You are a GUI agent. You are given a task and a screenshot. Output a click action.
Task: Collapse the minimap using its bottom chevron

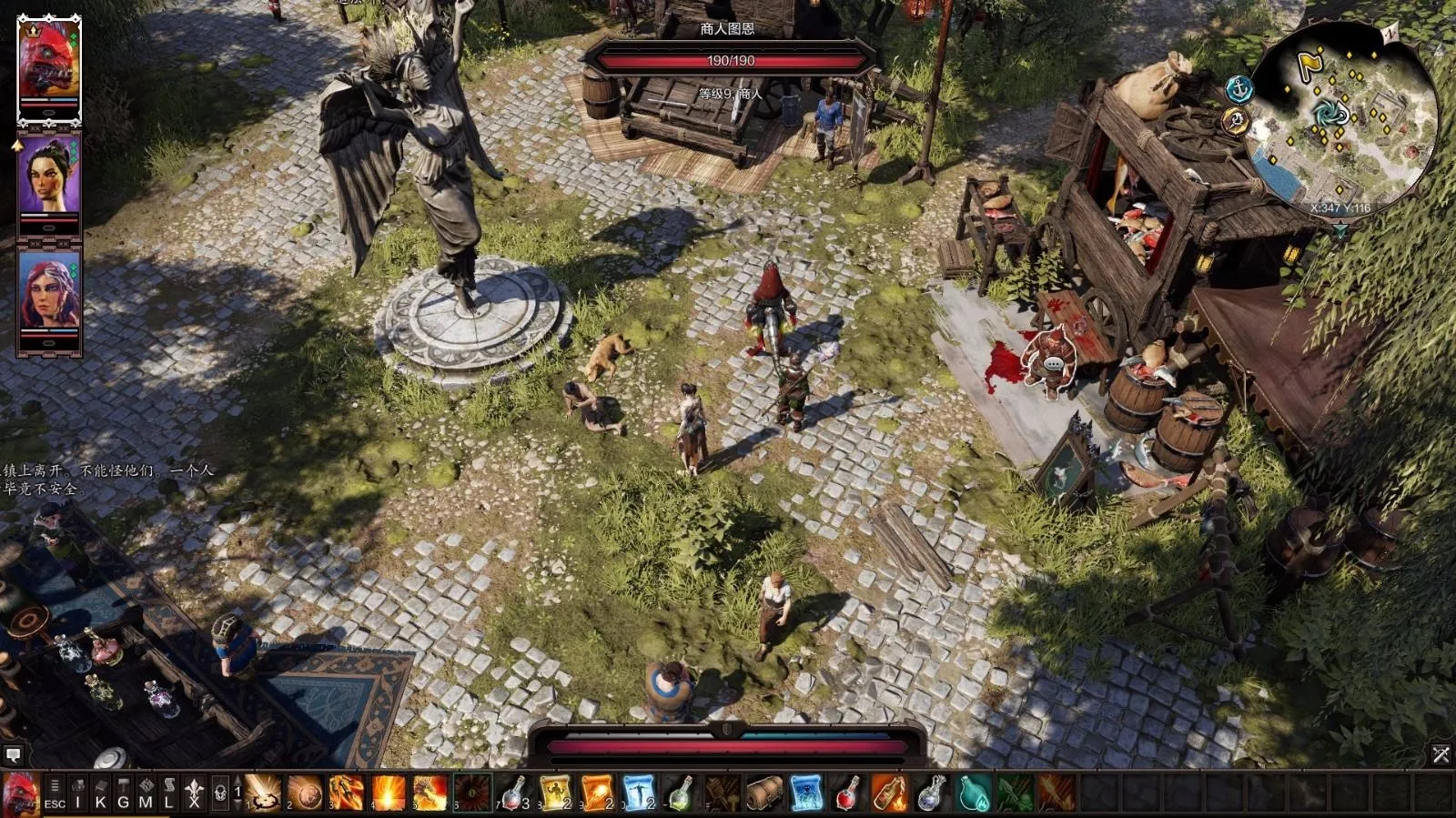pyautogui.click(x=1340, y=227)
